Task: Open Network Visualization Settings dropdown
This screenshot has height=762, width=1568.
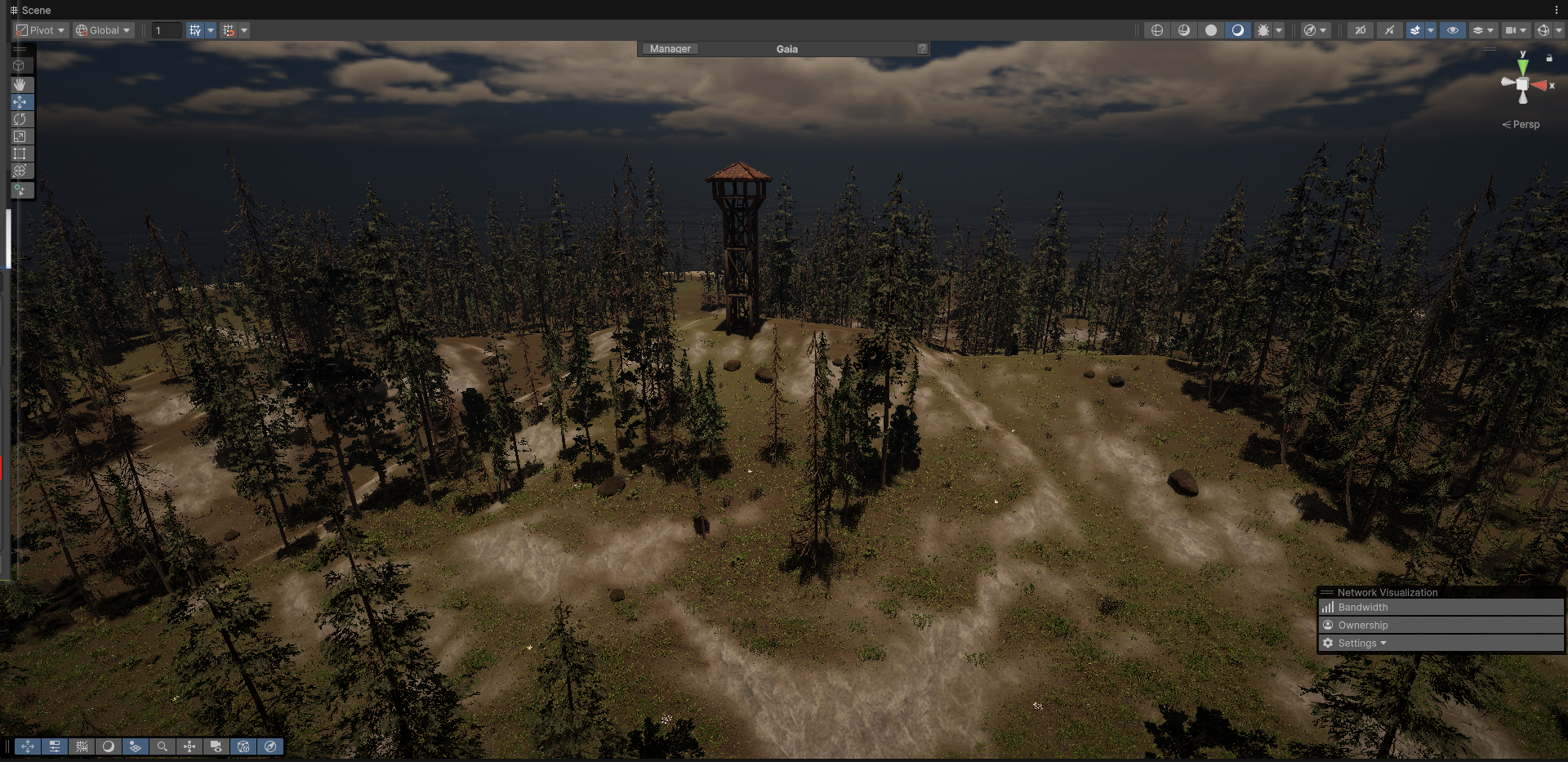Action: (x=1361, y=644)
